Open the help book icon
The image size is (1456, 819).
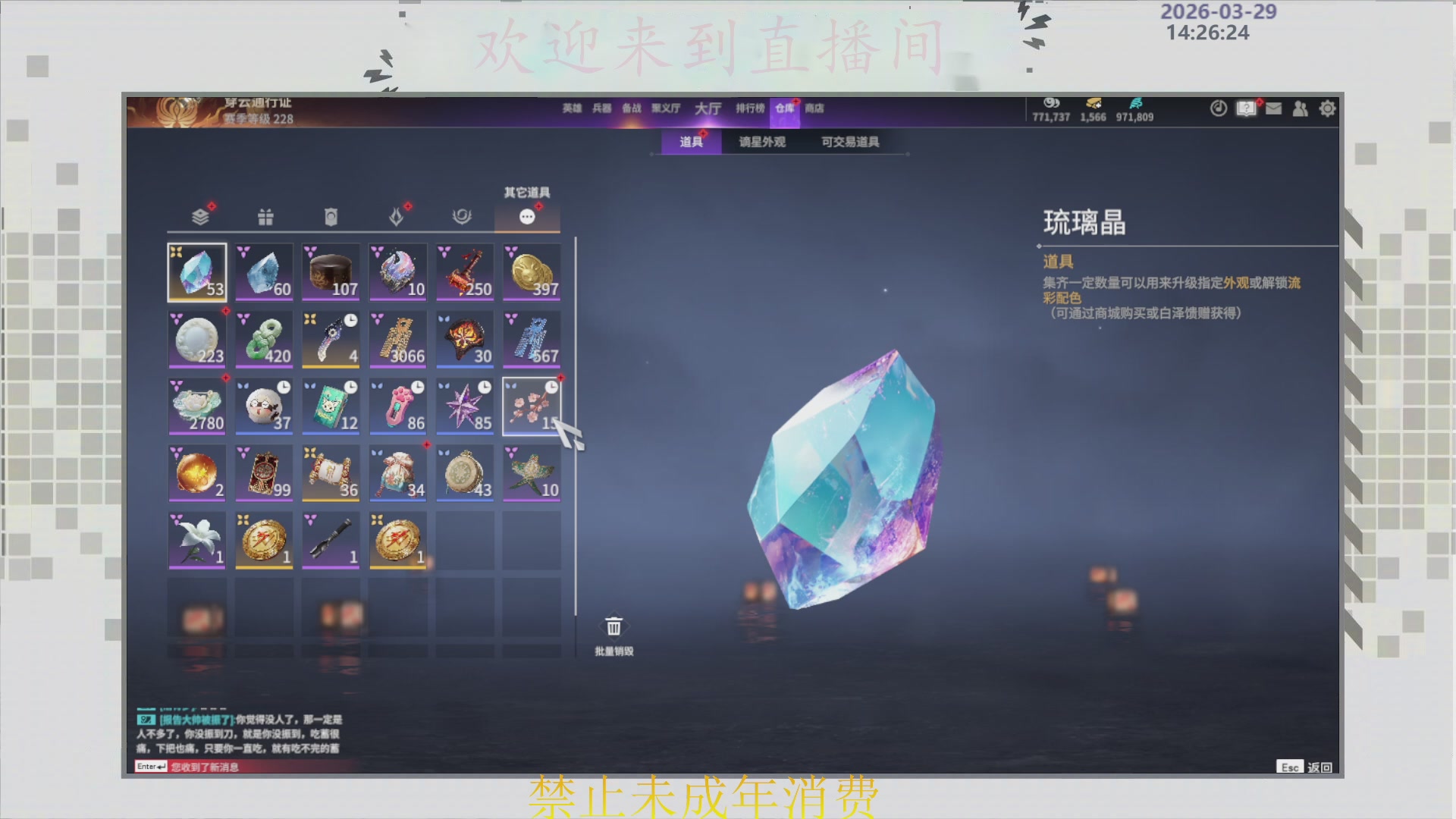point(1244,109)
